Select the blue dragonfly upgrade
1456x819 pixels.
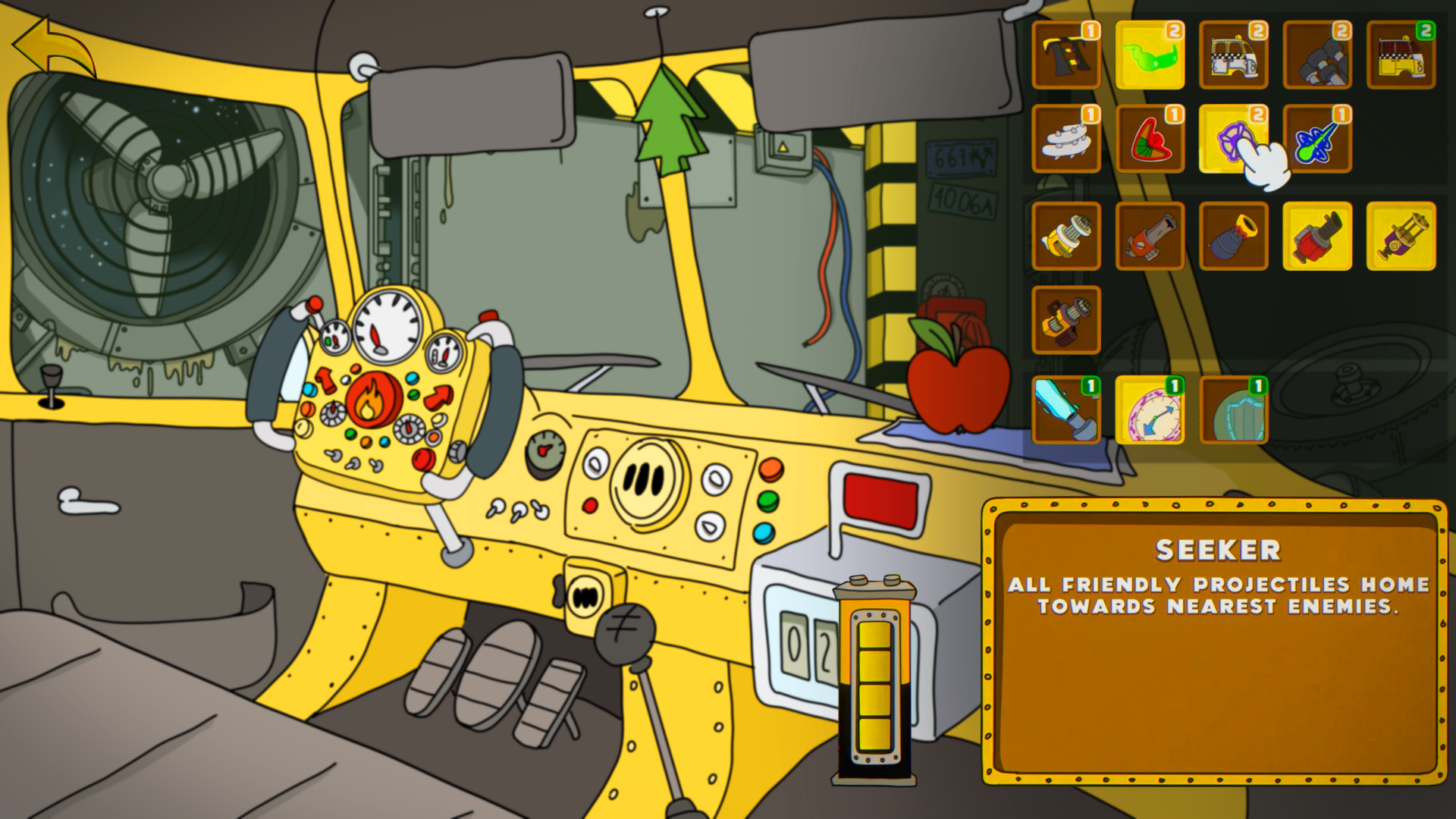1318,142
